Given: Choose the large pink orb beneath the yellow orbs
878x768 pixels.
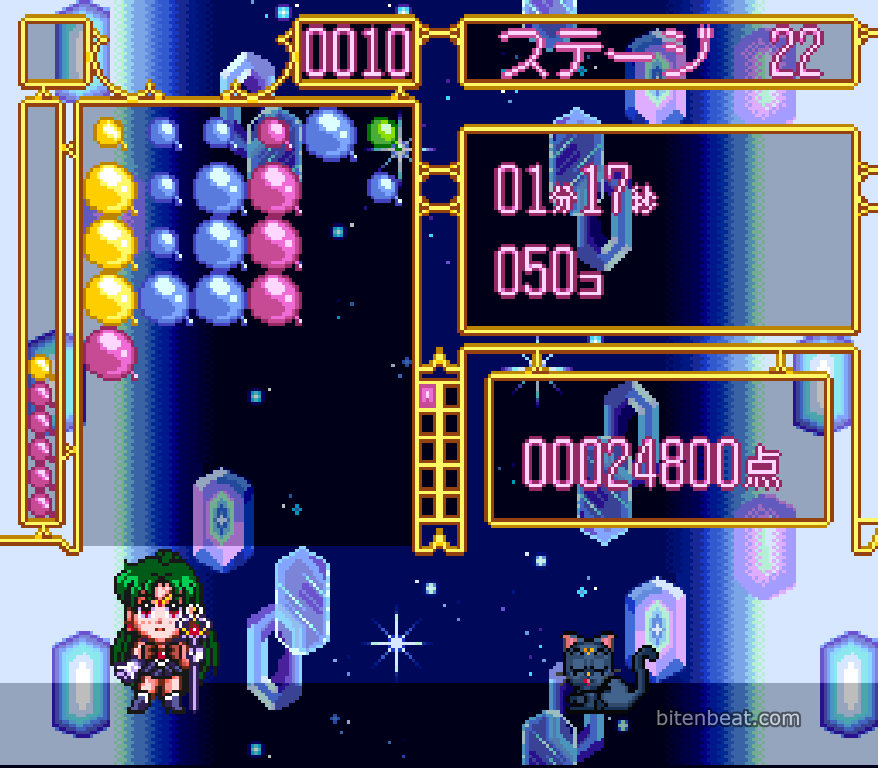Looking at the screenshot, I should pyautogui.click(x=109, y=353).
